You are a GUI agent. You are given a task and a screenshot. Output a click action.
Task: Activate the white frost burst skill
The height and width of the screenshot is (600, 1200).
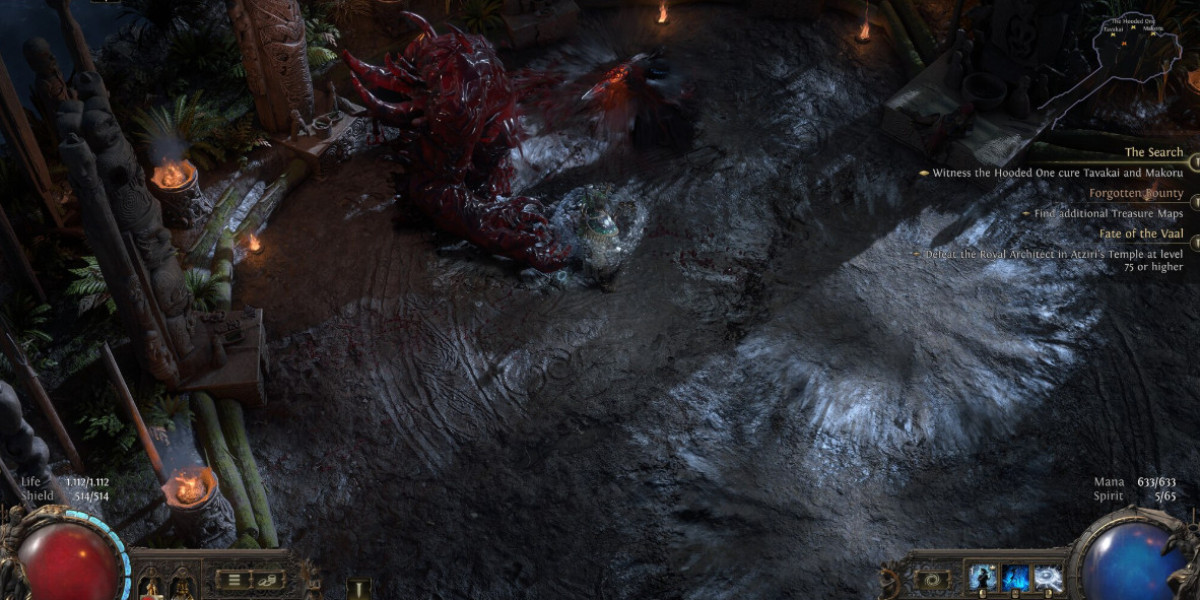pyautogui.click(x=1048, y=579)
